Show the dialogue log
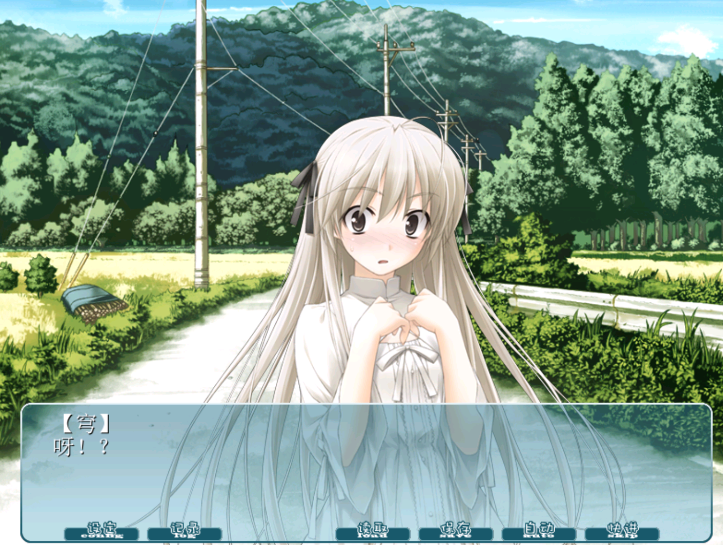The width and height of the screenshot is (723, 545). coord(184,531)
